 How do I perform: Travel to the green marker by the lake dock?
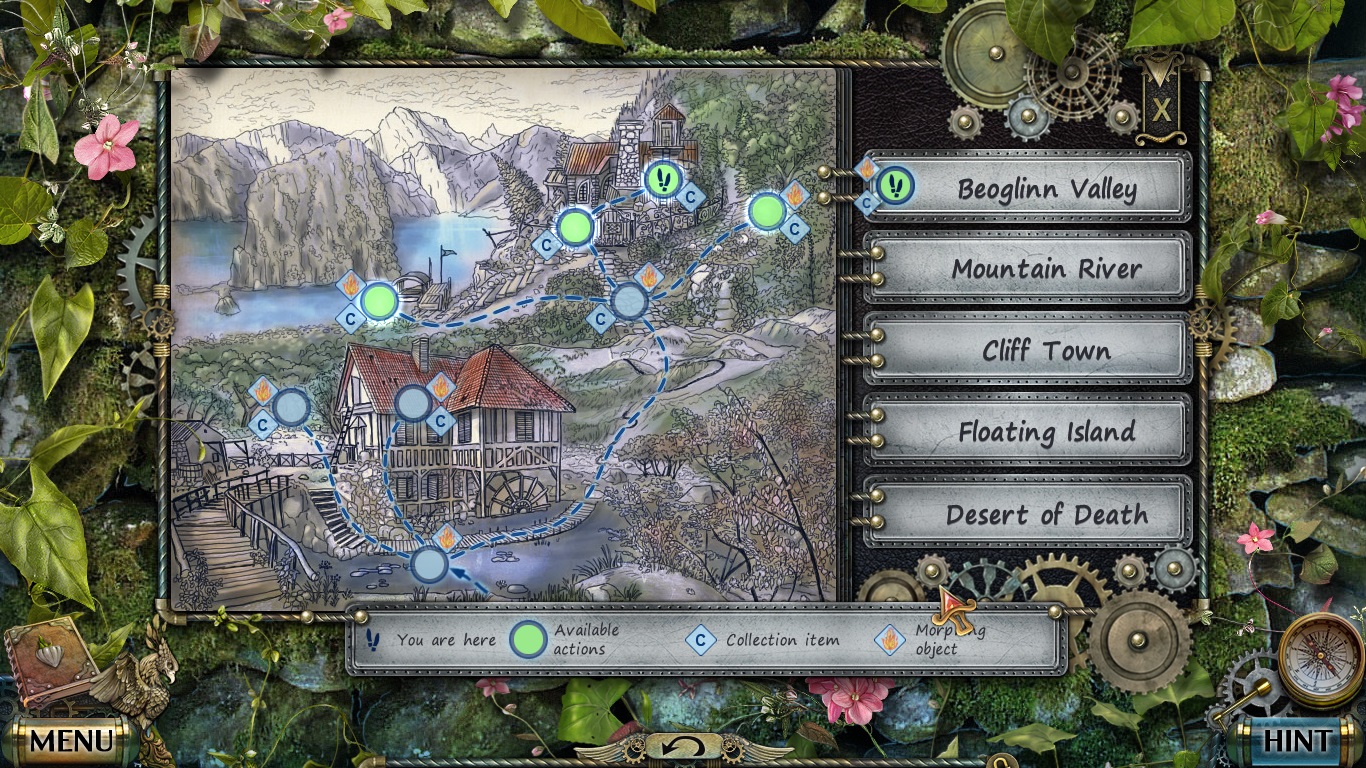pos(379,301)
